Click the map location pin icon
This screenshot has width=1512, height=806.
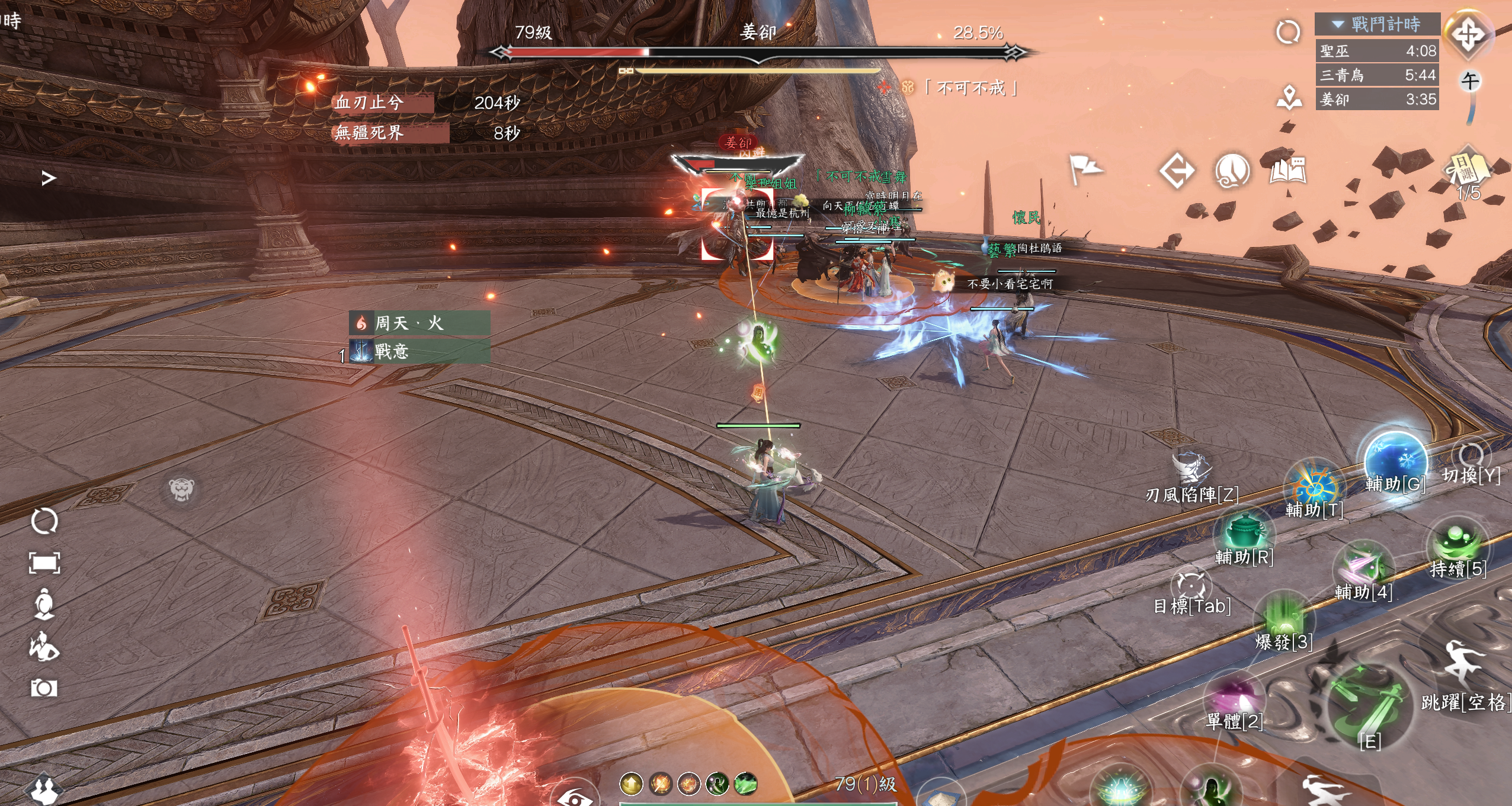pyautogui.click(x=1289, y=98)
